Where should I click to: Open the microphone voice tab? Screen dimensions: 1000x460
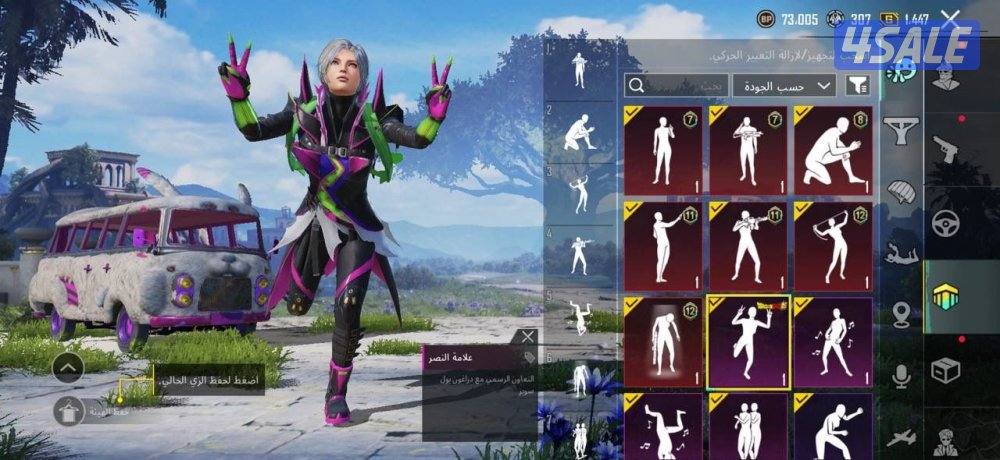[902, 376]
